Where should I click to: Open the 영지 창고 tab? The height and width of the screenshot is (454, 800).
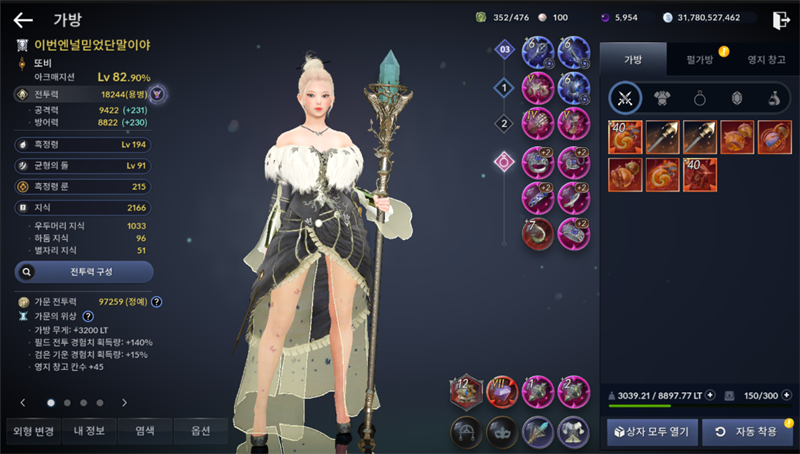[x=765, y=60]
